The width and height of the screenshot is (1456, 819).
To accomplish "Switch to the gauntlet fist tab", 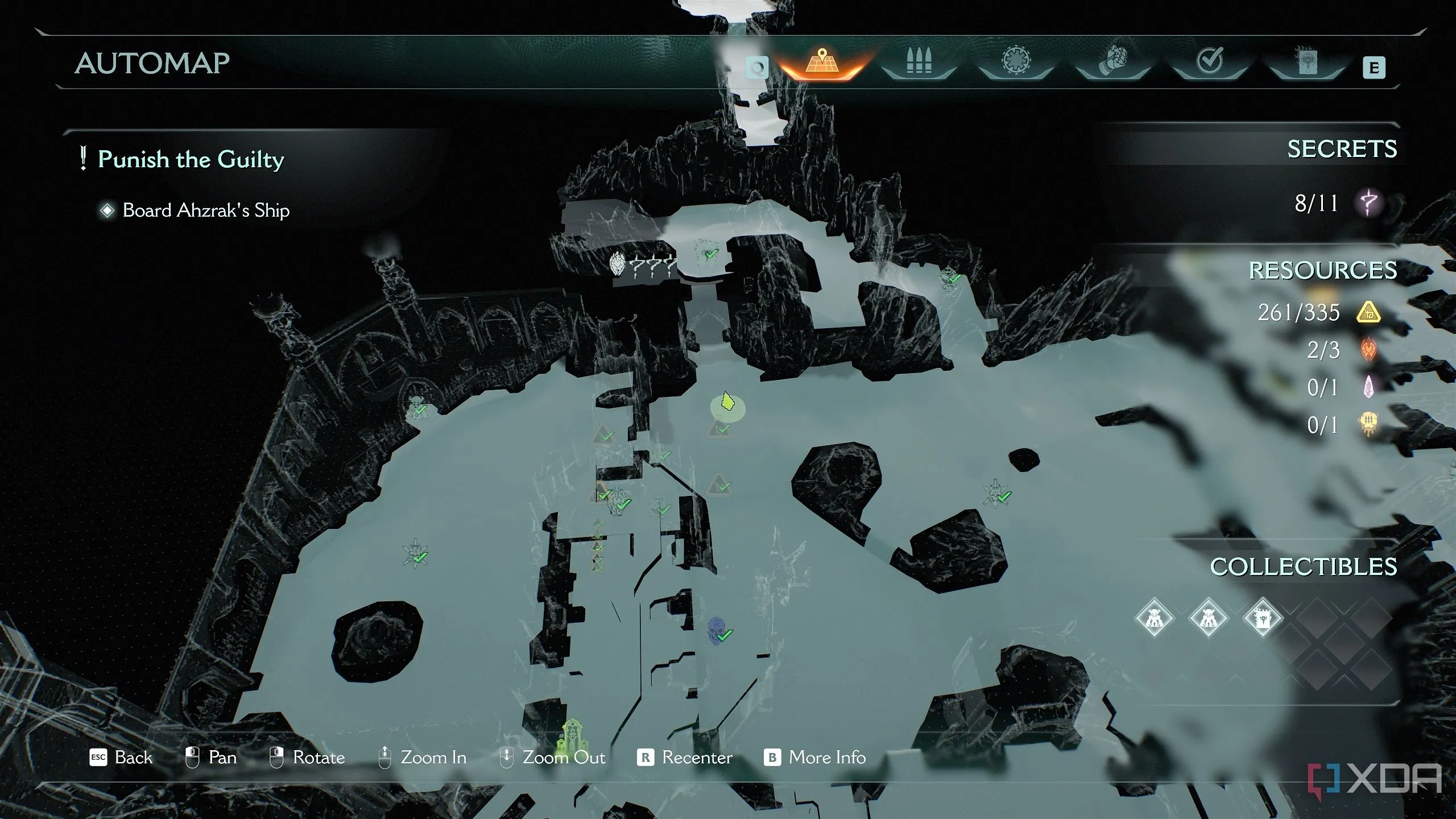I will [1112, 61].
